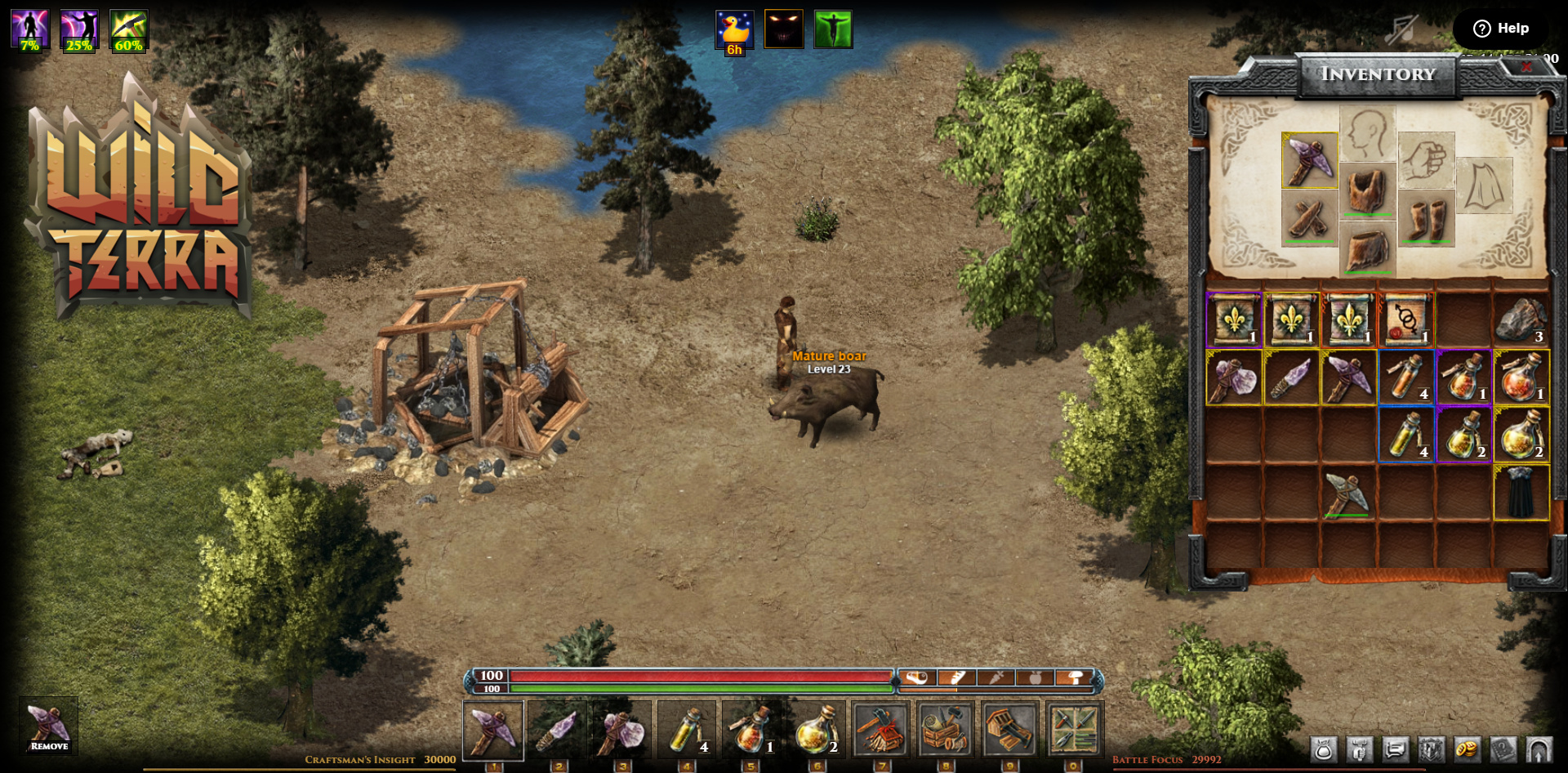Screen dimensions: 1568x773
Task: Select the stone ore stack in inventory
Action: [x=1521, y=320]
